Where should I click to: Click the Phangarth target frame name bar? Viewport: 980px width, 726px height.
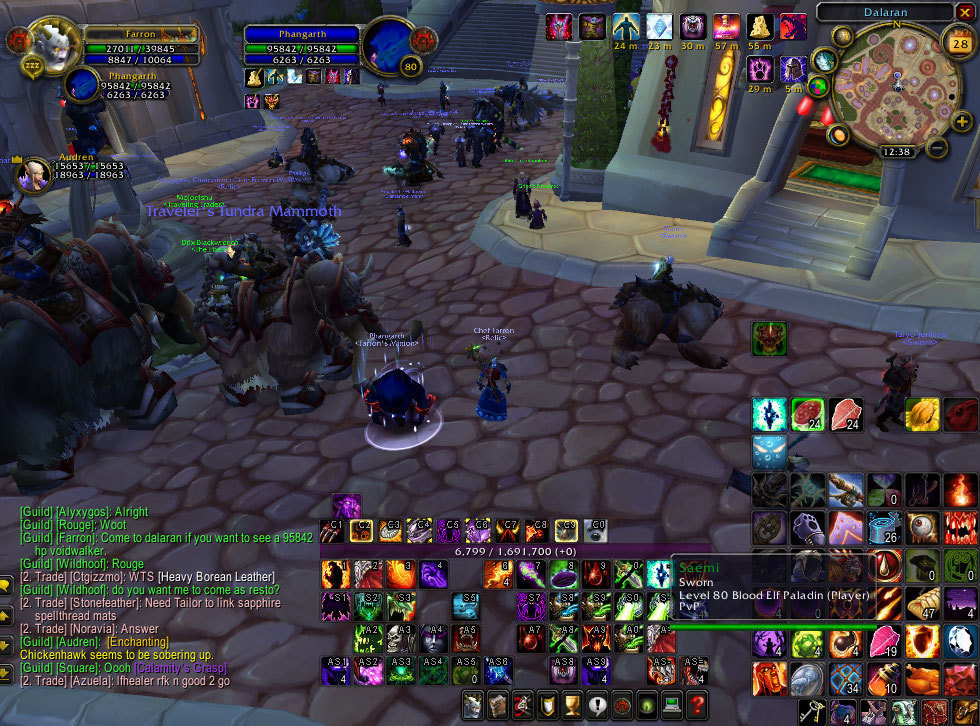(x=302, y=34)
